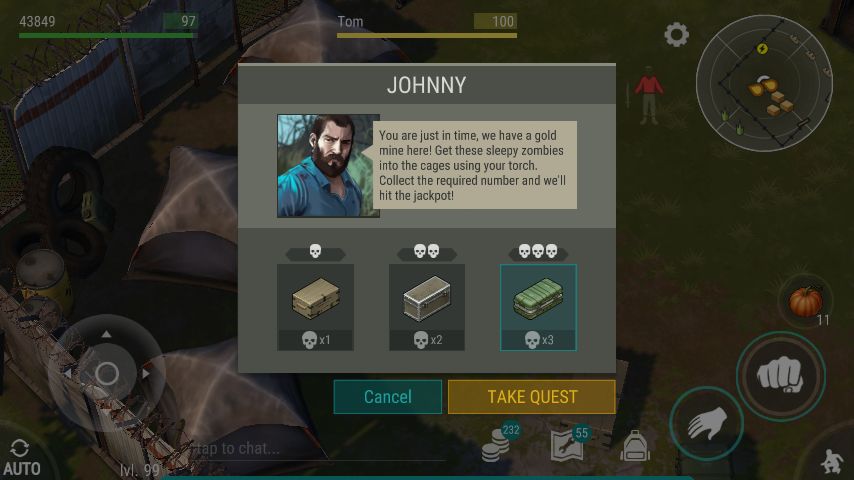The image size is (854, 480).
Task: Open the coins stack shop icon
Action: point(497,446)
